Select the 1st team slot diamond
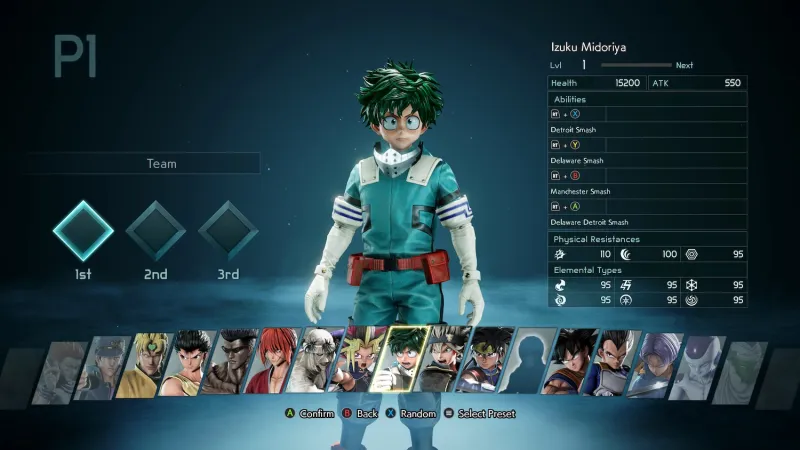This screenshot has height=450, width=800. click(82, 231)
